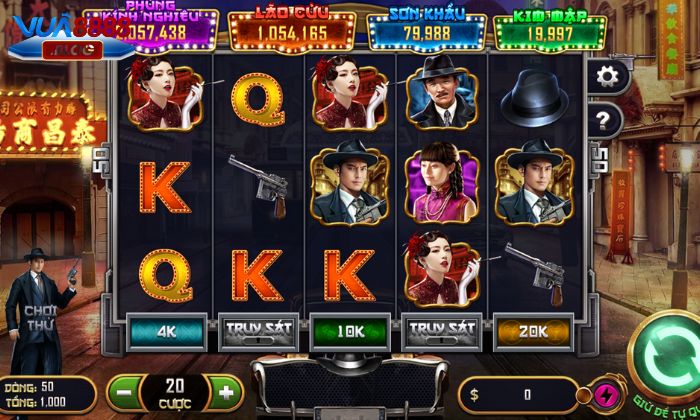This screenshot has width=700, height=420.
Task: Pick the 20K bet chip
Action: pyautogui.click(x=534, y=331)
